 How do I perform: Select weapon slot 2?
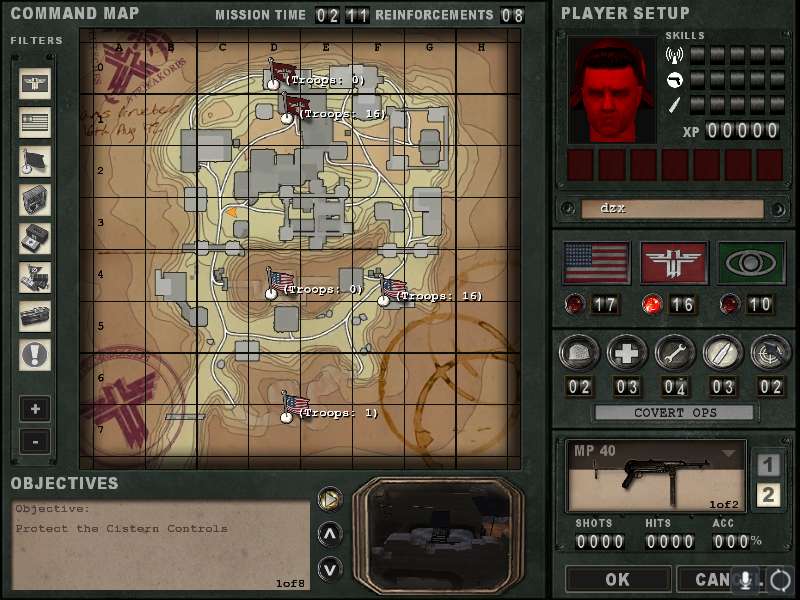click(768, 494)
